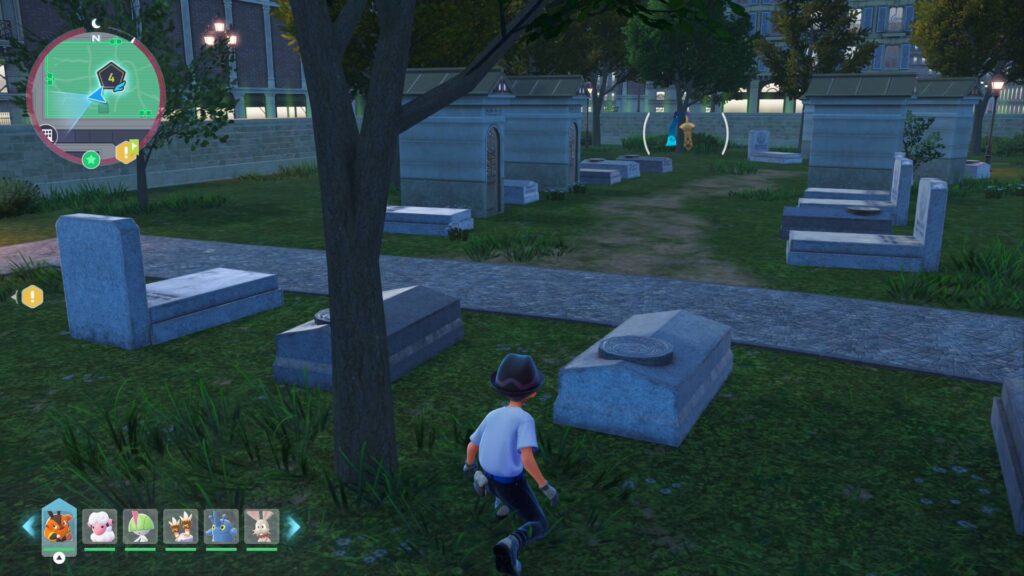
Task: Pick the Bunnelby rabbit party slot
Action: click(x=261, y=526)
